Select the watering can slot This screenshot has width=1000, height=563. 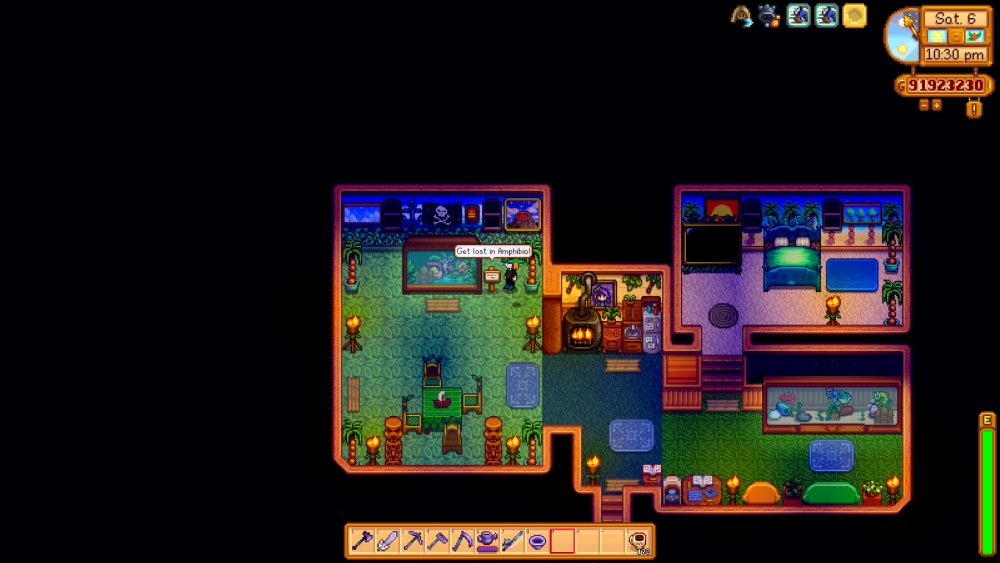tap(487, 541)
